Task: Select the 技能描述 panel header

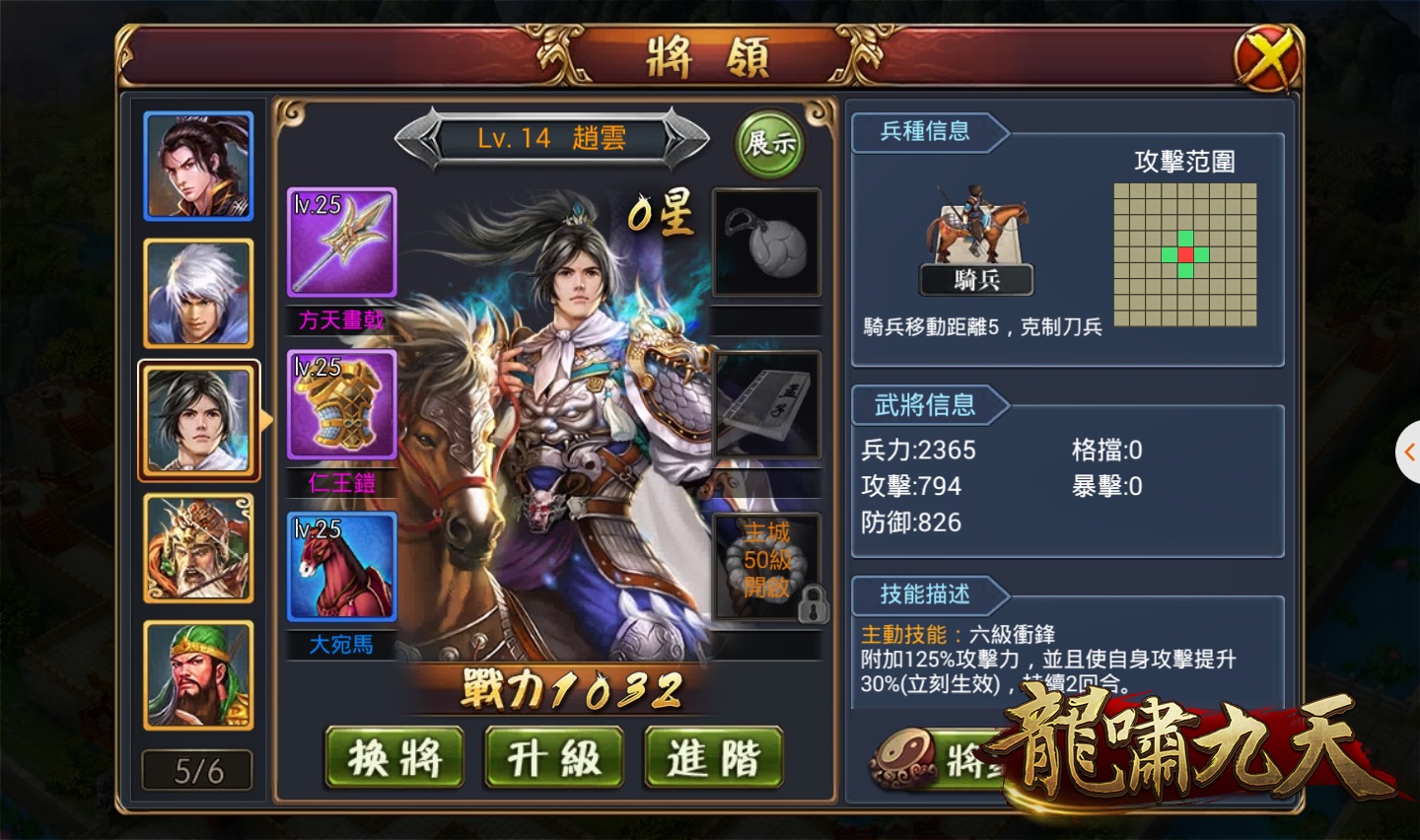Action: click(925, 595)
